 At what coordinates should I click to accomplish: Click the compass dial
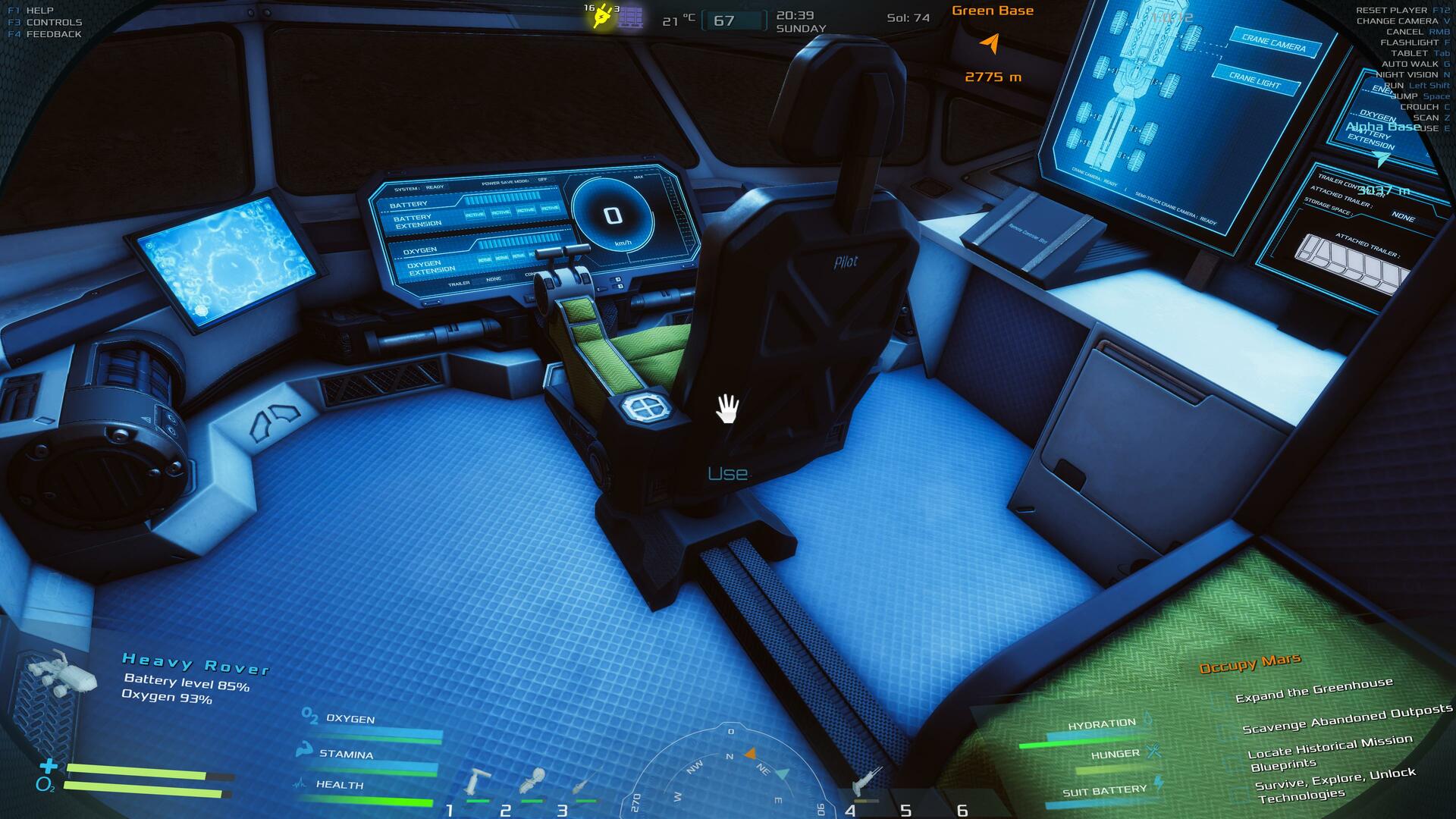(x=730, y=773)
